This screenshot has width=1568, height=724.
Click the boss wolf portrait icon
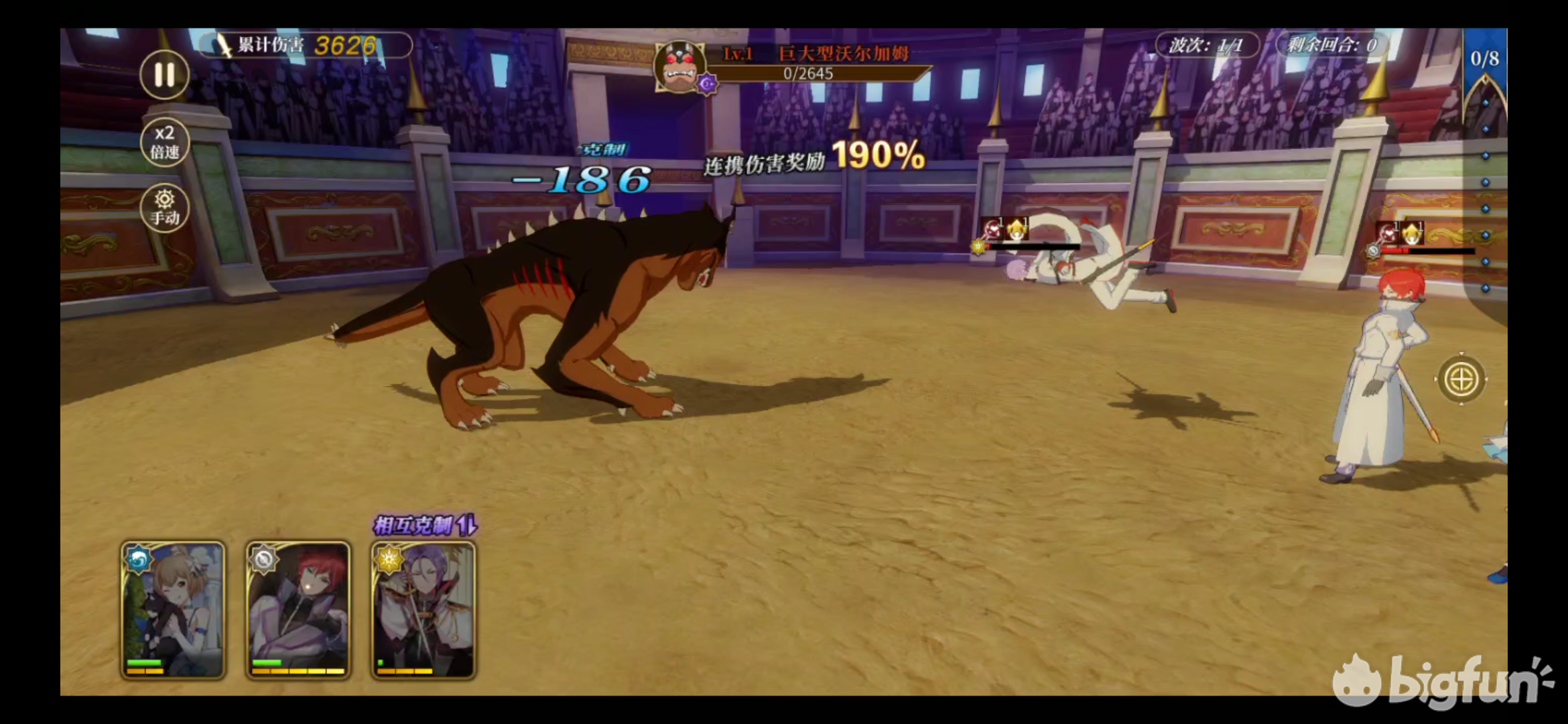coord(679,67)
